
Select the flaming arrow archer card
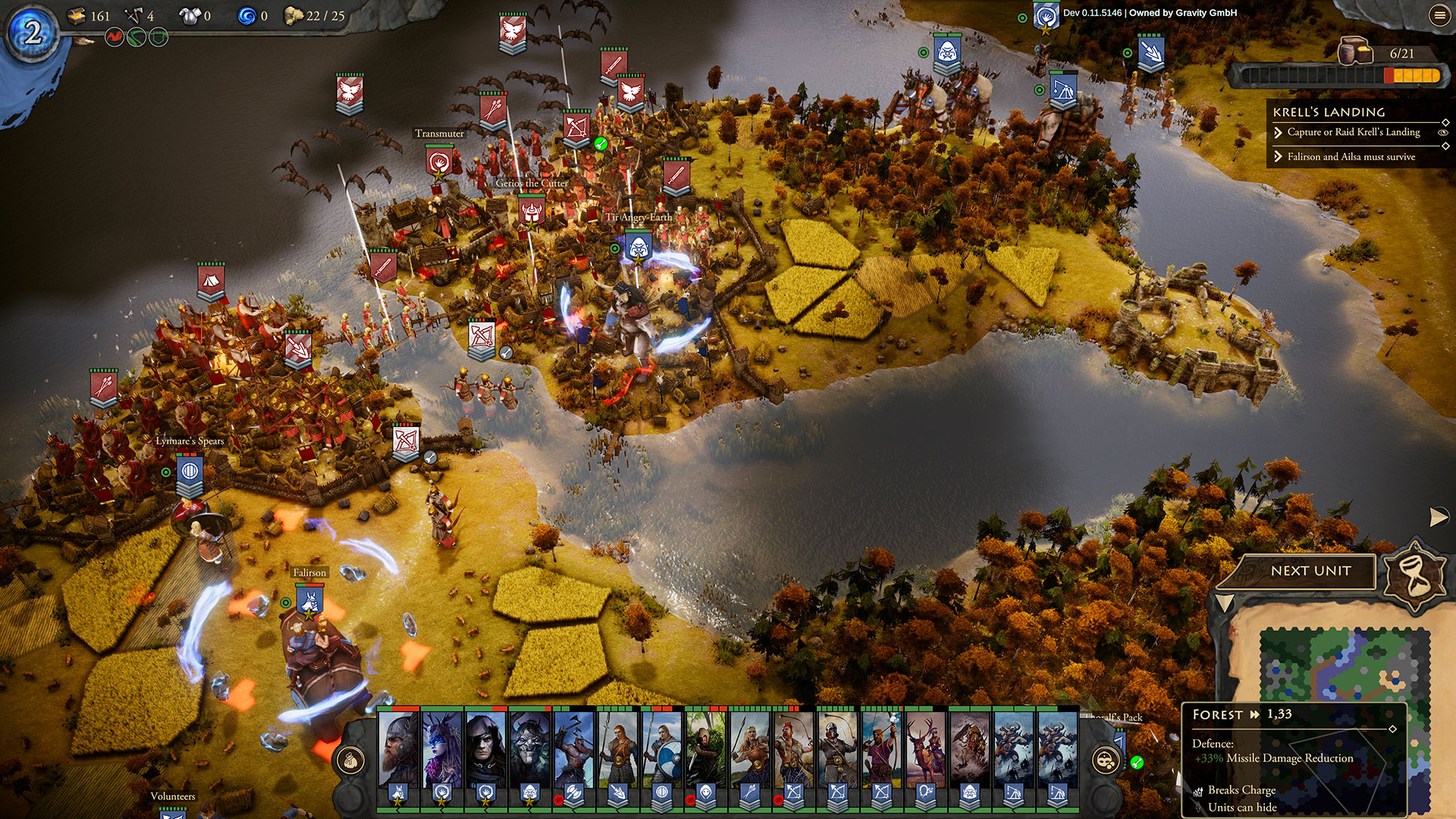point(882,749)
